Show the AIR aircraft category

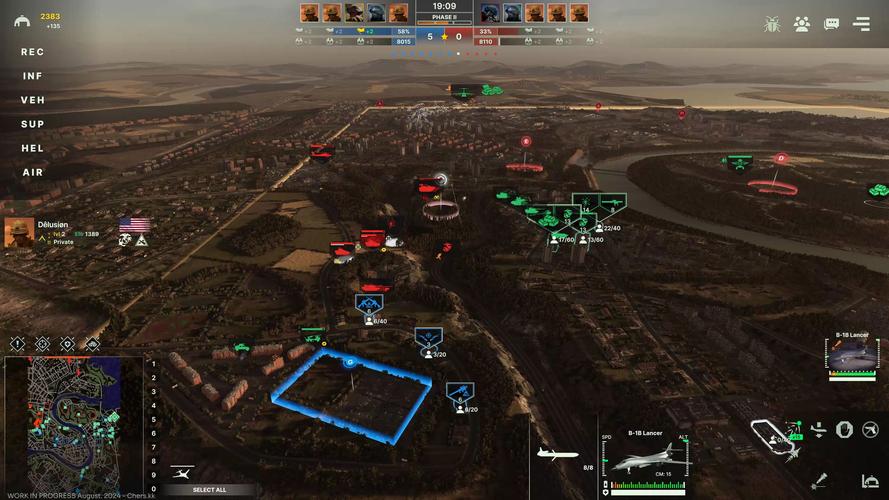click(33, 172)
